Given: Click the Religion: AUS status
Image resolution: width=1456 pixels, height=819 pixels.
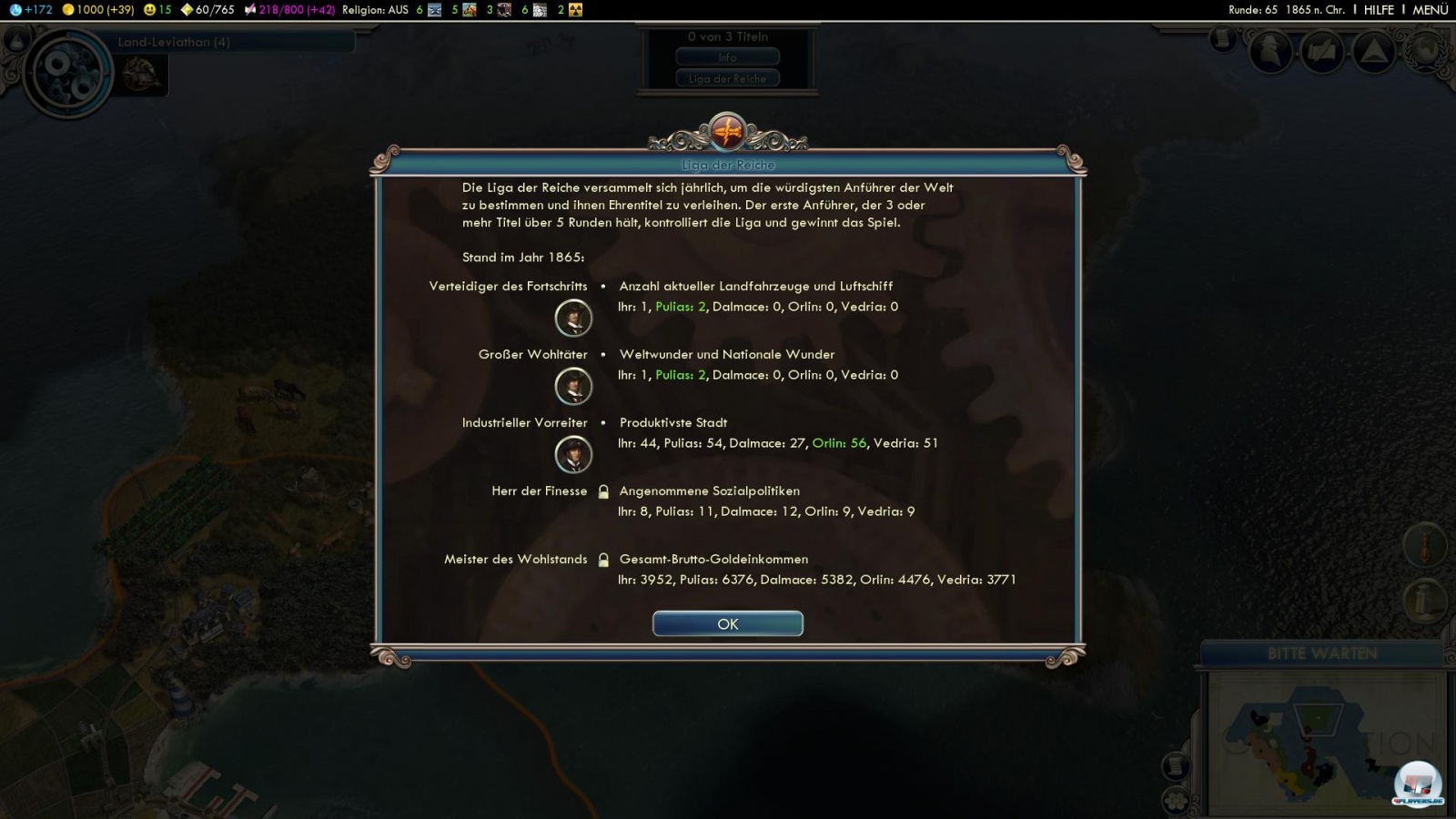Looking at the screenshot, I should pyautogui.click(x=375, y=9).
